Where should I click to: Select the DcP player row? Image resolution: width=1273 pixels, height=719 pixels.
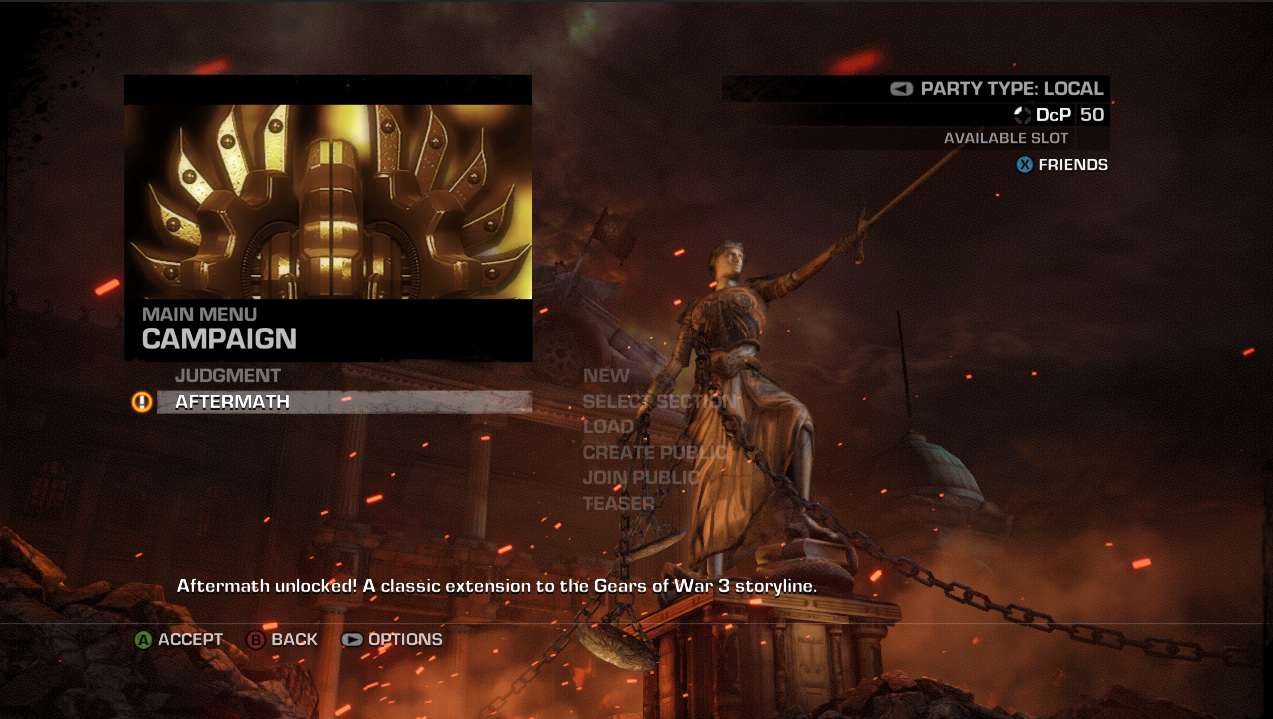[1058, 115]
